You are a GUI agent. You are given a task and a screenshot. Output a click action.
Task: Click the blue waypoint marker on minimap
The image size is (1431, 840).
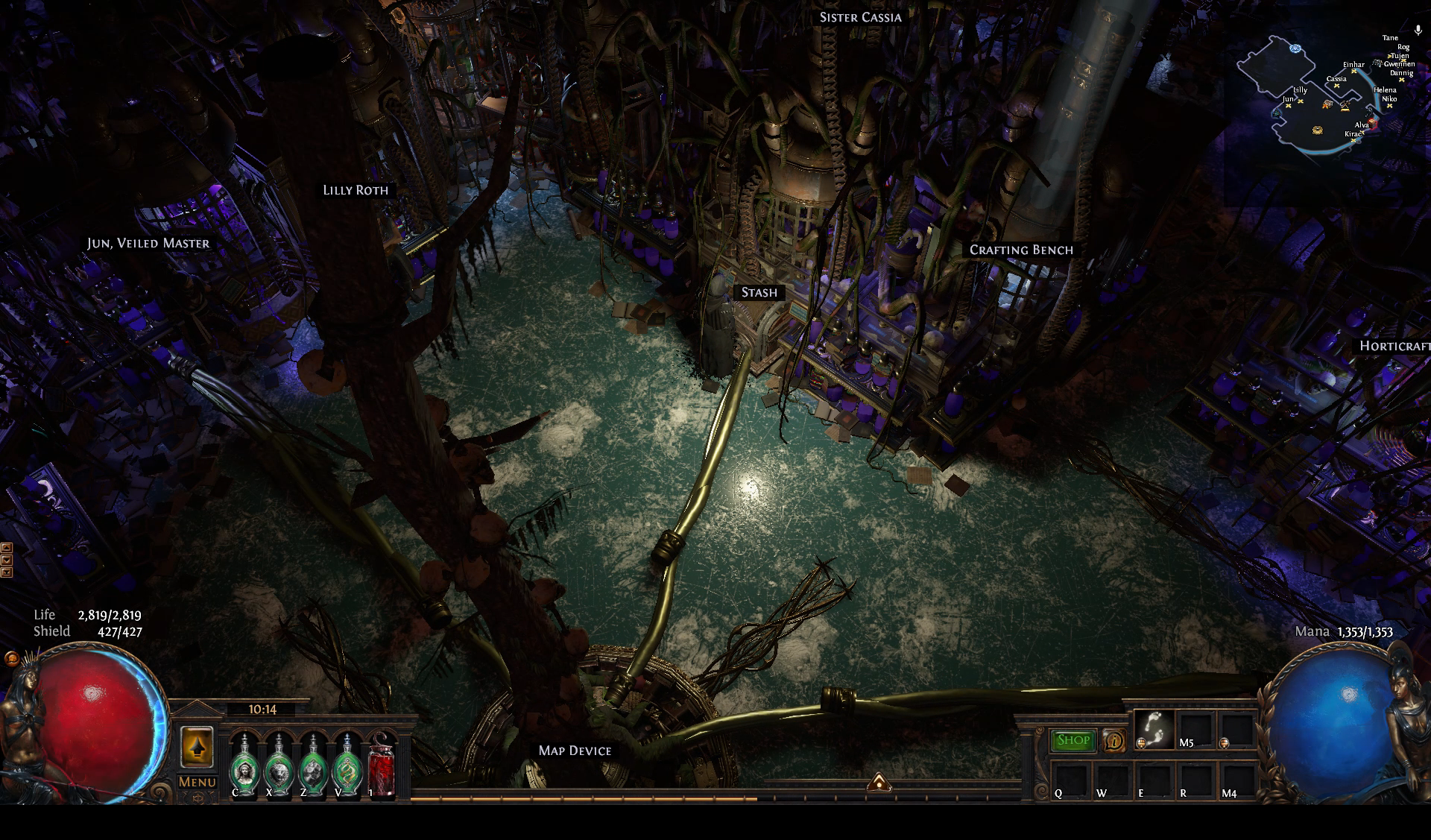(x=1295, y=48)
